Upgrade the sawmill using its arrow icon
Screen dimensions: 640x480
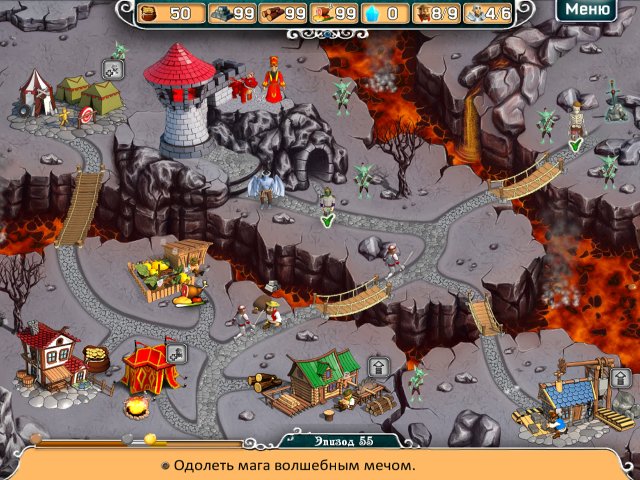click(x=377, y=367)
